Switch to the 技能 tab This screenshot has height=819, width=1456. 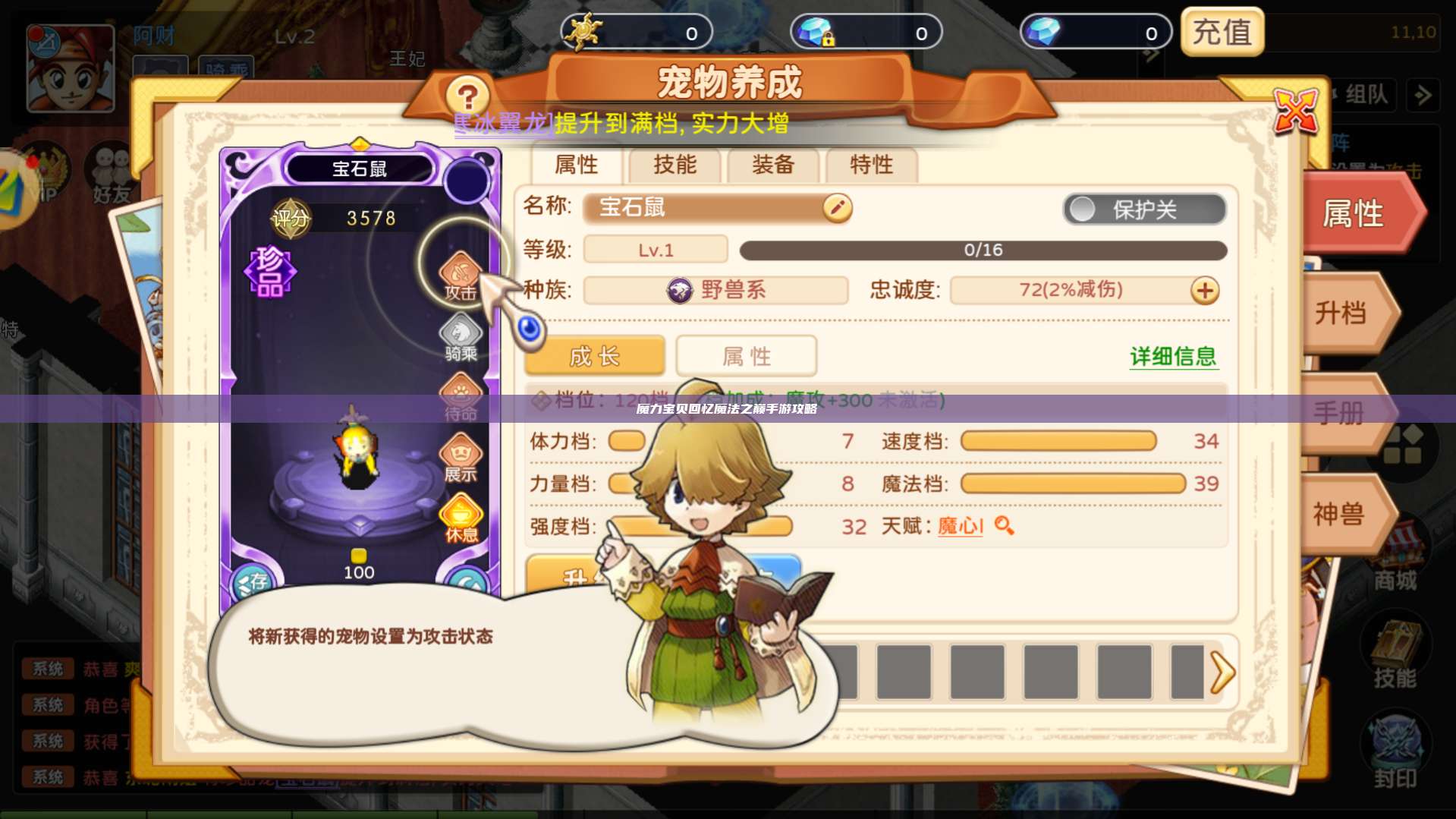coord(674,165)
